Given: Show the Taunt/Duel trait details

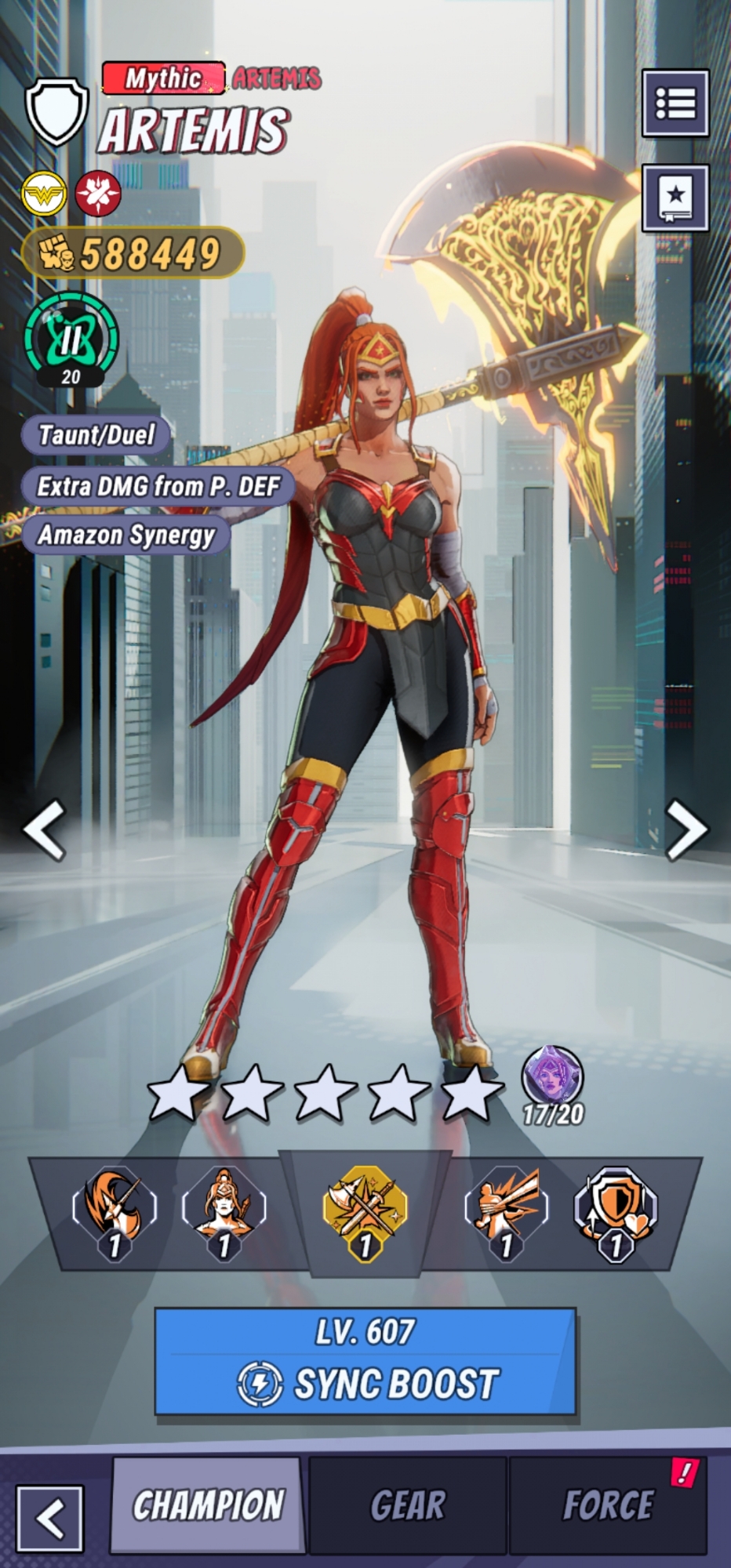Looking at the screenshot, I should [x=96, y=435].
